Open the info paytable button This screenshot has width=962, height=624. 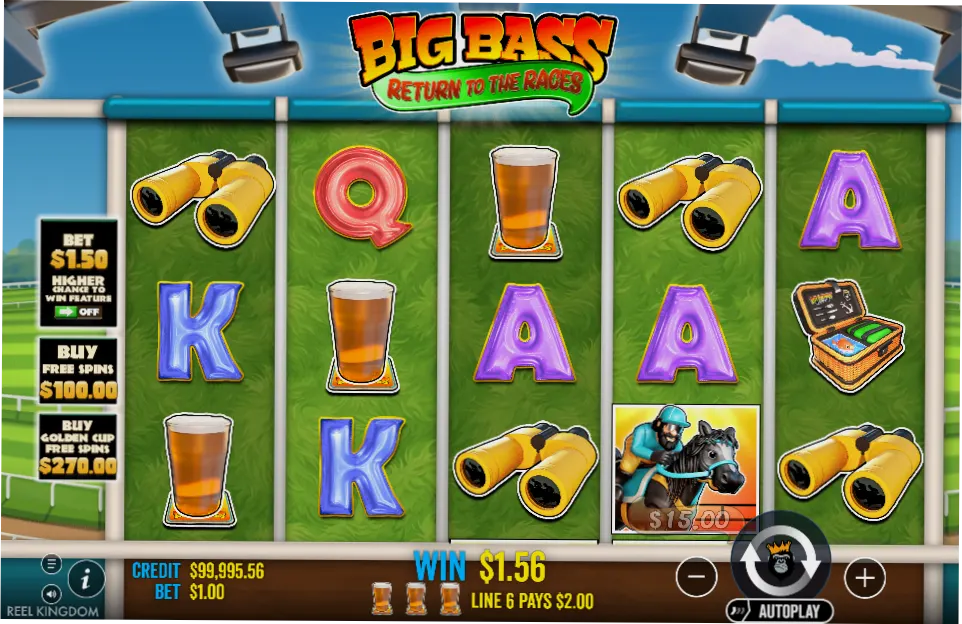[87, 578]
